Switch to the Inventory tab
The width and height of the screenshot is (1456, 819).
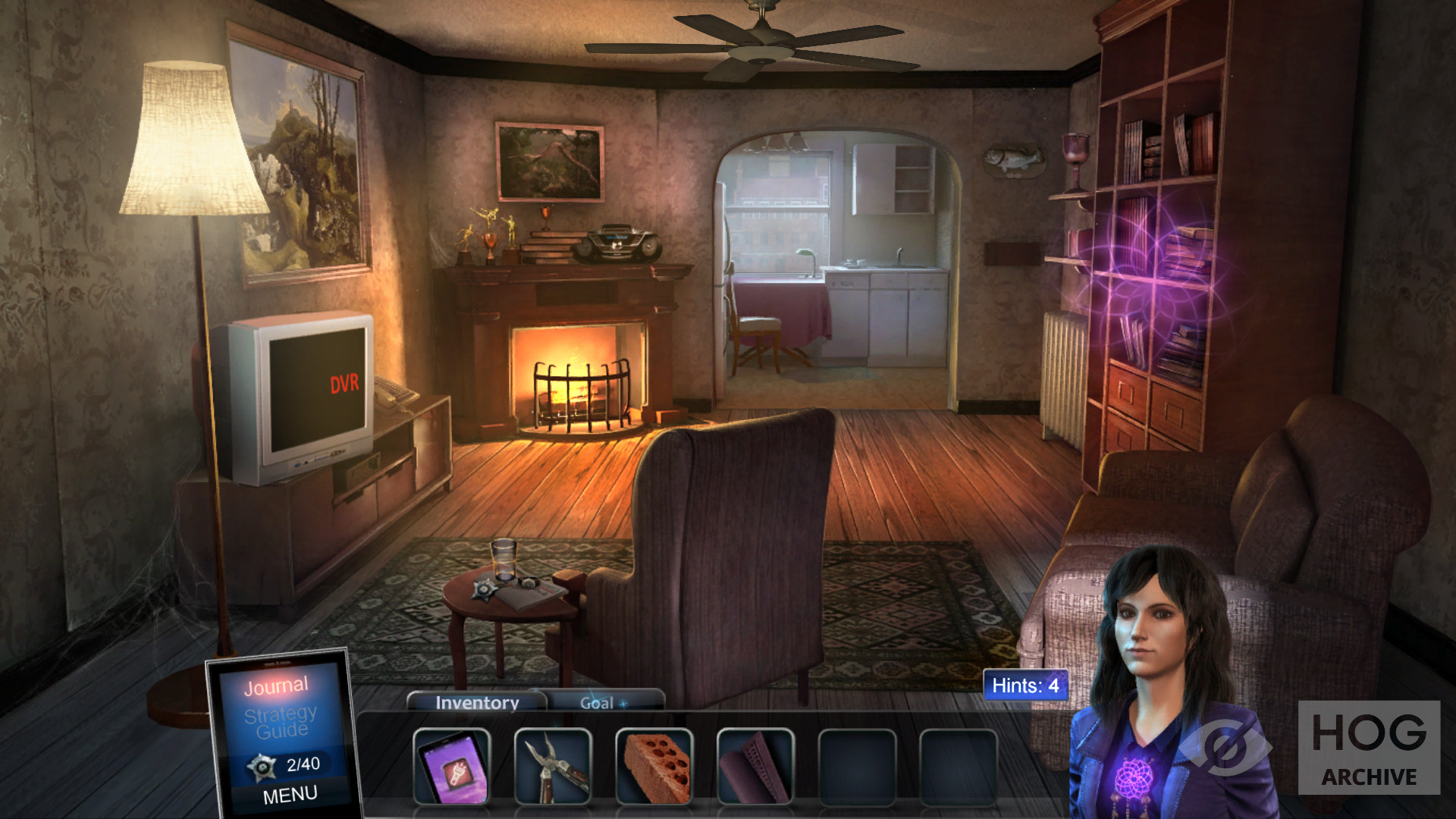(x=477, y=703)
